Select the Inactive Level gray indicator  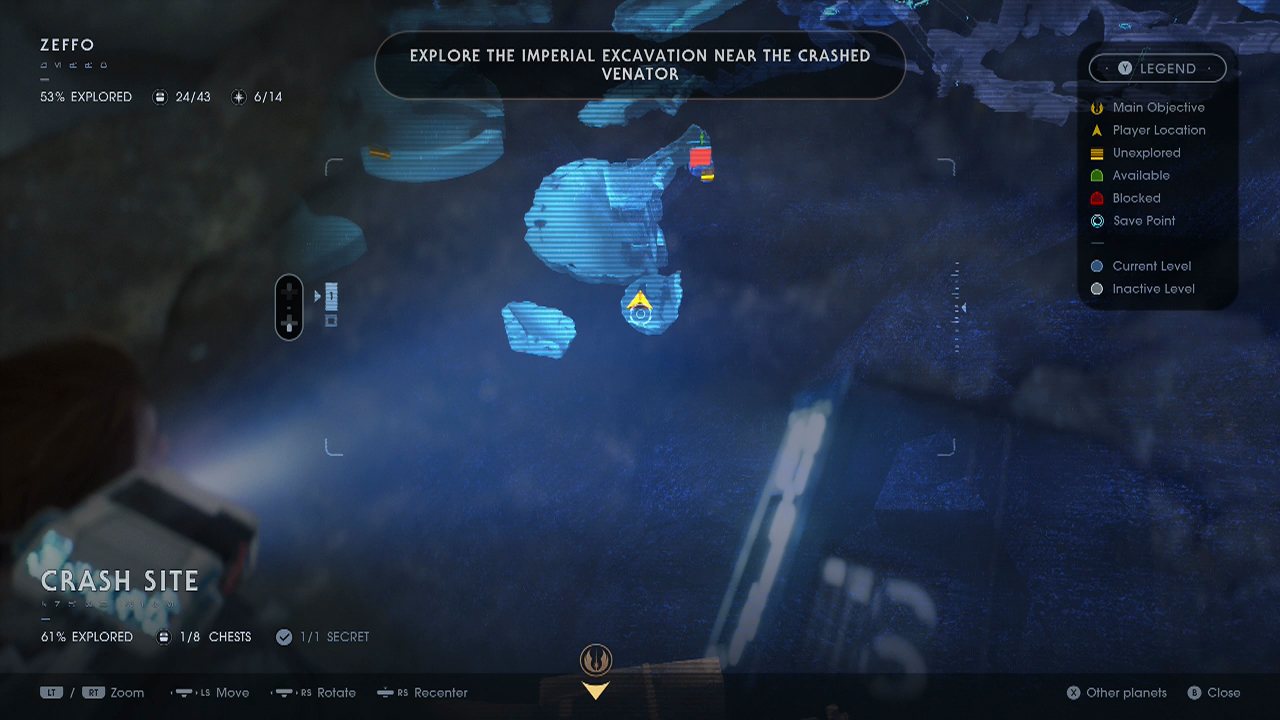[x=1096, y=288]
